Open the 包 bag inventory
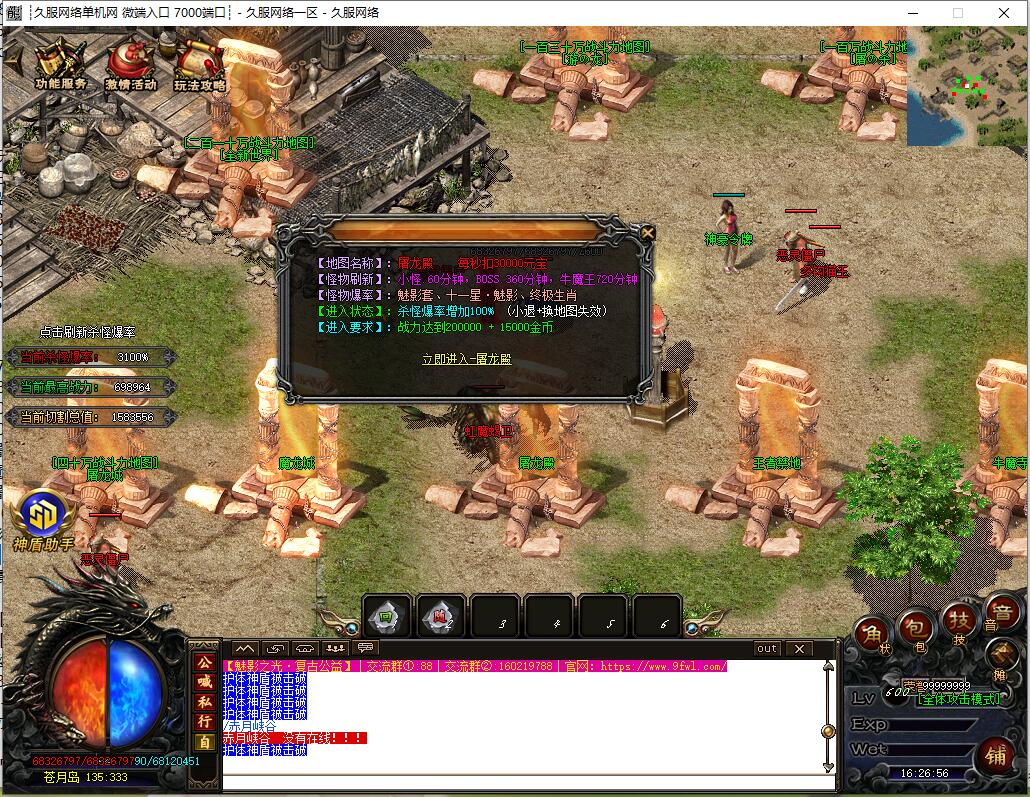The width and height of the screenshot is (1030, 797). tap(916, 627)
